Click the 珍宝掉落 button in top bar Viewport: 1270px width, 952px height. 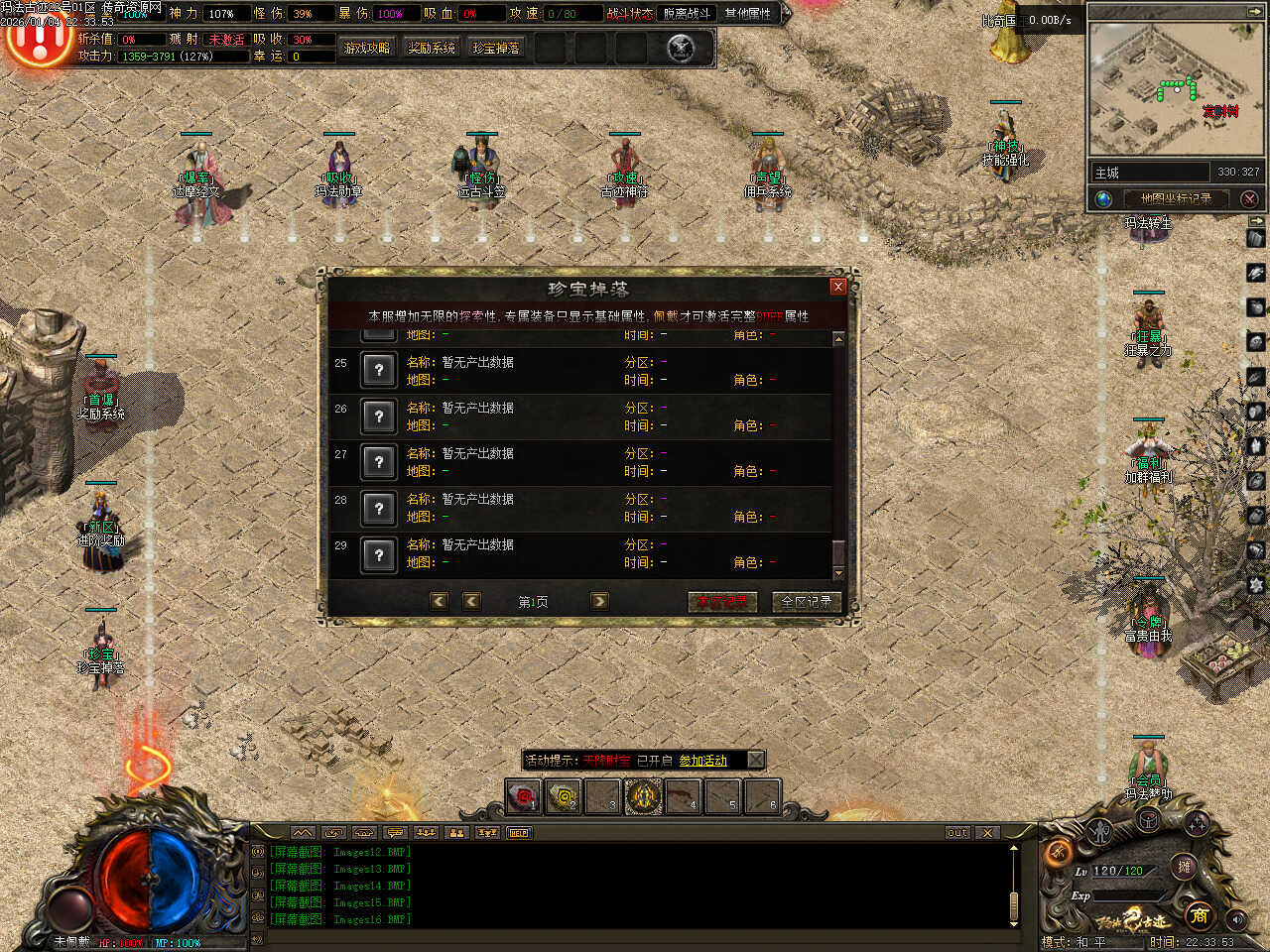(496, 48)
